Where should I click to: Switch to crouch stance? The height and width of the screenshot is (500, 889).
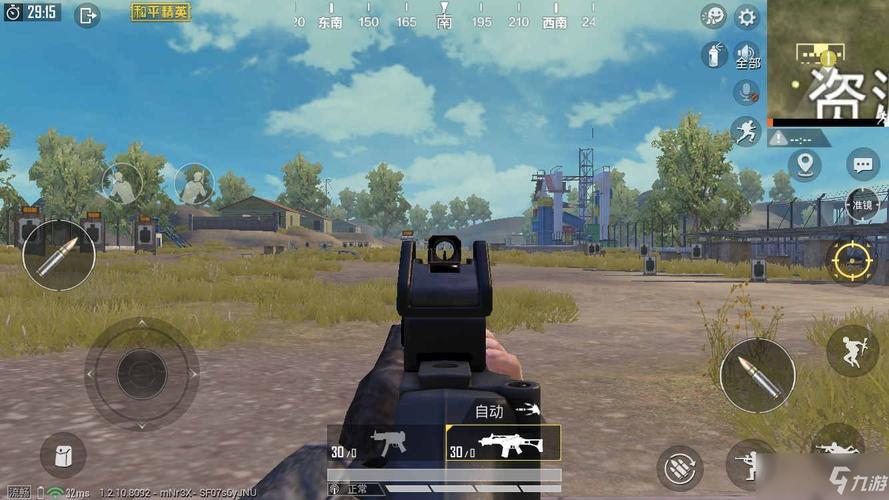pyautogui.click(x=750, y=462)
